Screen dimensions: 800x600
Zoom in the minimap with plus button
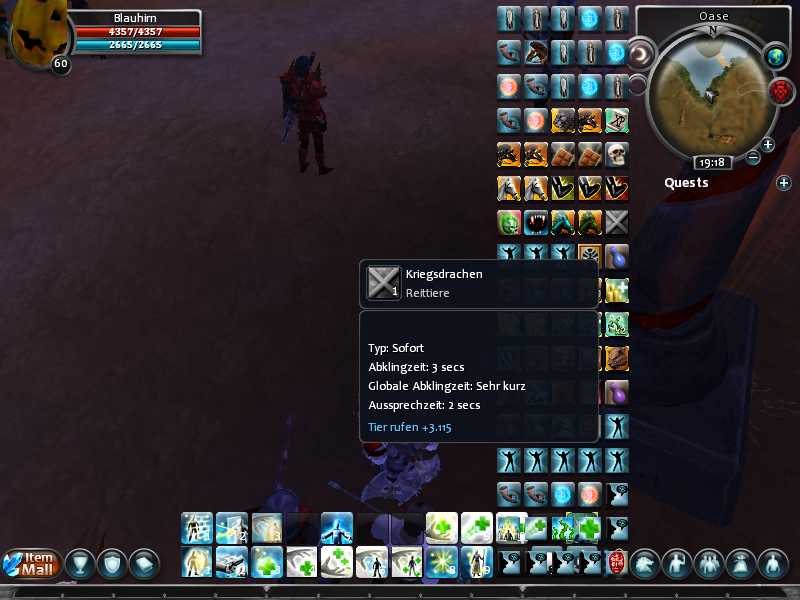(x=768, y=145)
